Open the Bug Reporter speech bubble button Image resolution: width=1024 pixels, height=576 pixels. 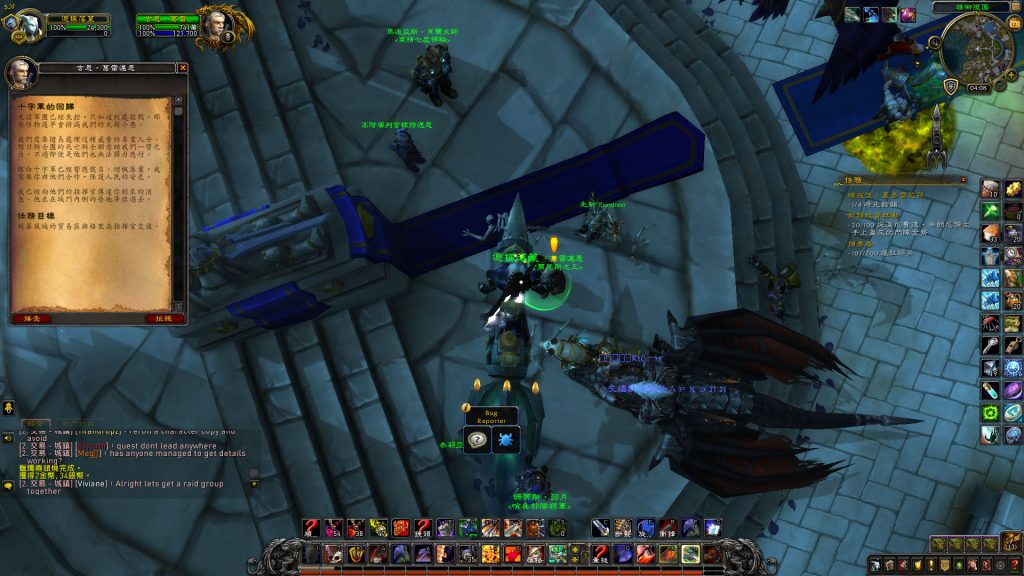(x=478, y=440)
